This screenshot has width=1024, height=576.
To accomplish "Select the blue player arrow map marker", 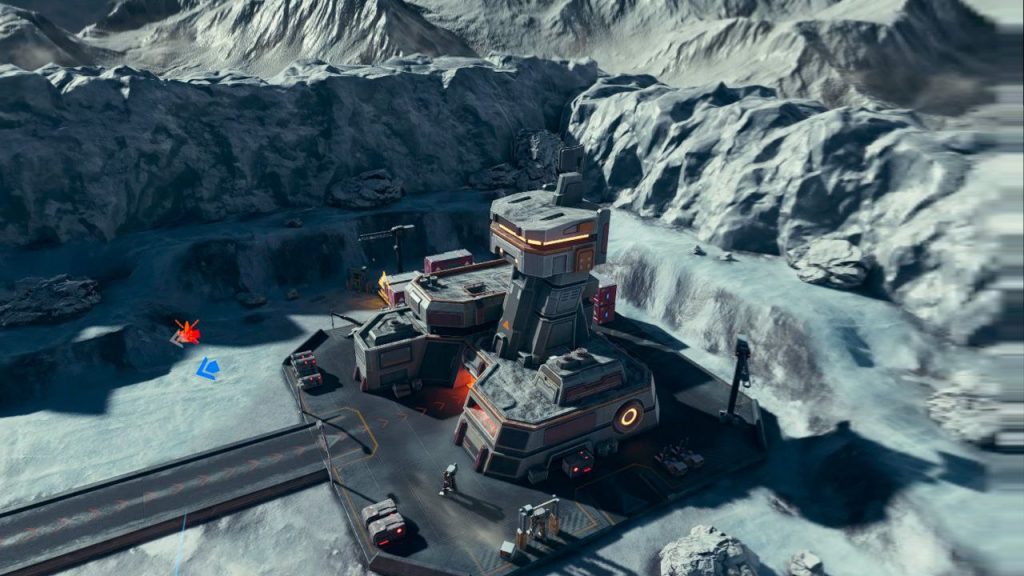I will pyautogui.click(x=207, y=369).
